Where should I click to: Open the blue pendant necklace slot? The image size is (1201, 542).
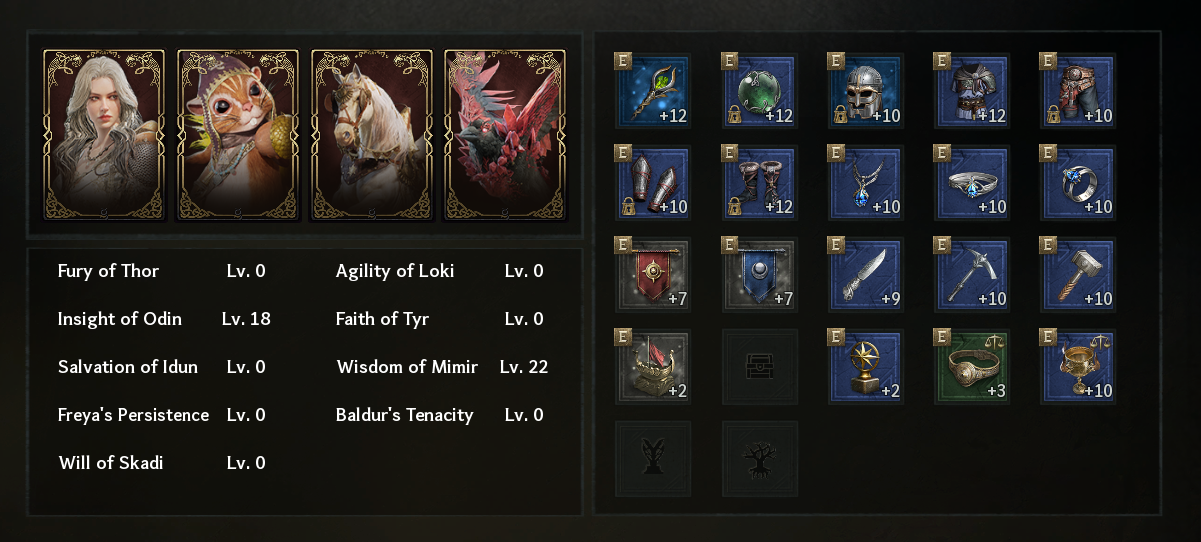(x=867, y=184)
